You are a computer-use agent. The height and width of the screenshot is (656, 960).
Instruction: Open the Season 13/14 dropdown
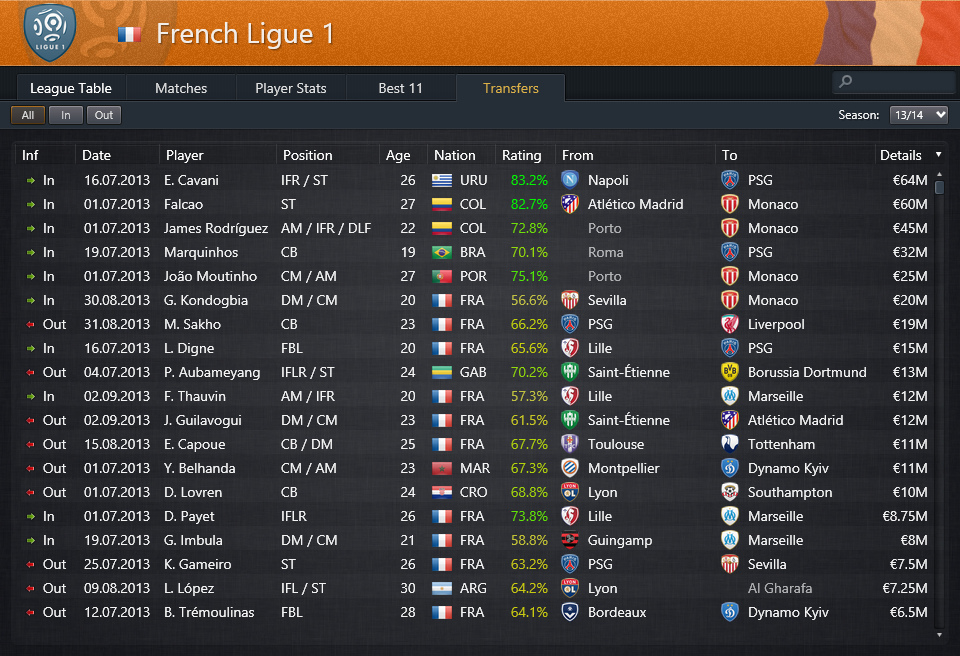pos(918,115)
